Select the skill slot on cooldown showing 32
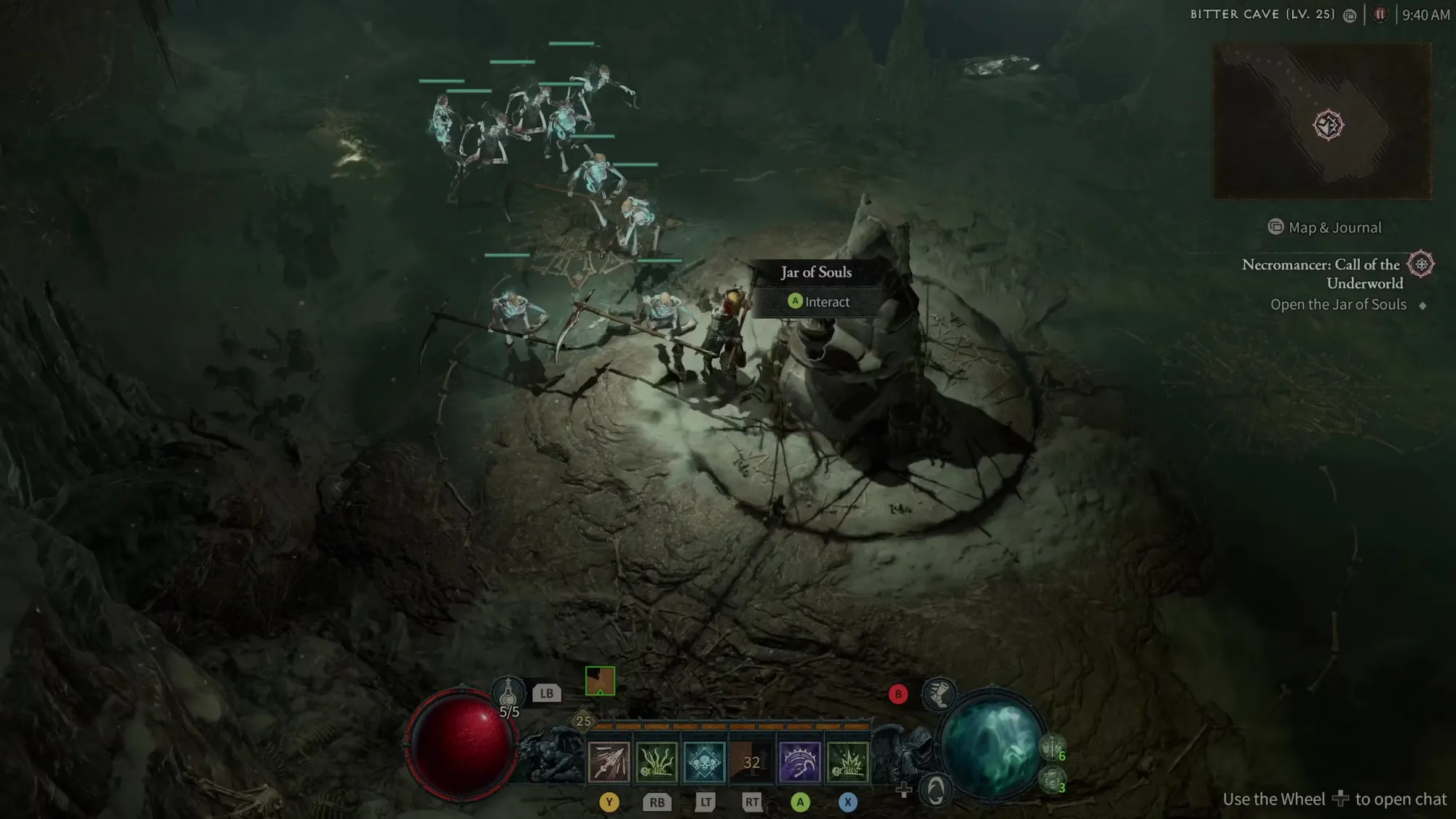Screen dimensions: 1456x819 [x=751, y=762]
